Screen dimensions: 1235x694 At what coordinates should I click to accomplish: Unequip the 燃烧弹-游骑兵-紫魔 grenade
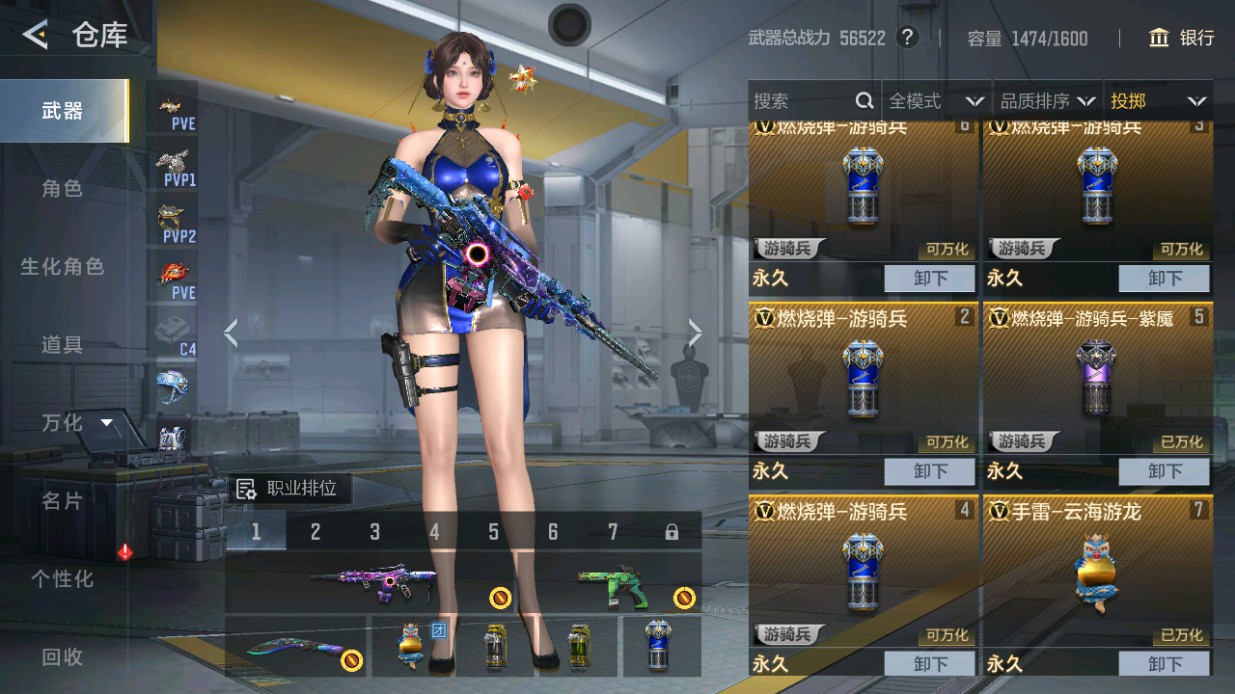coord(1164,471)
